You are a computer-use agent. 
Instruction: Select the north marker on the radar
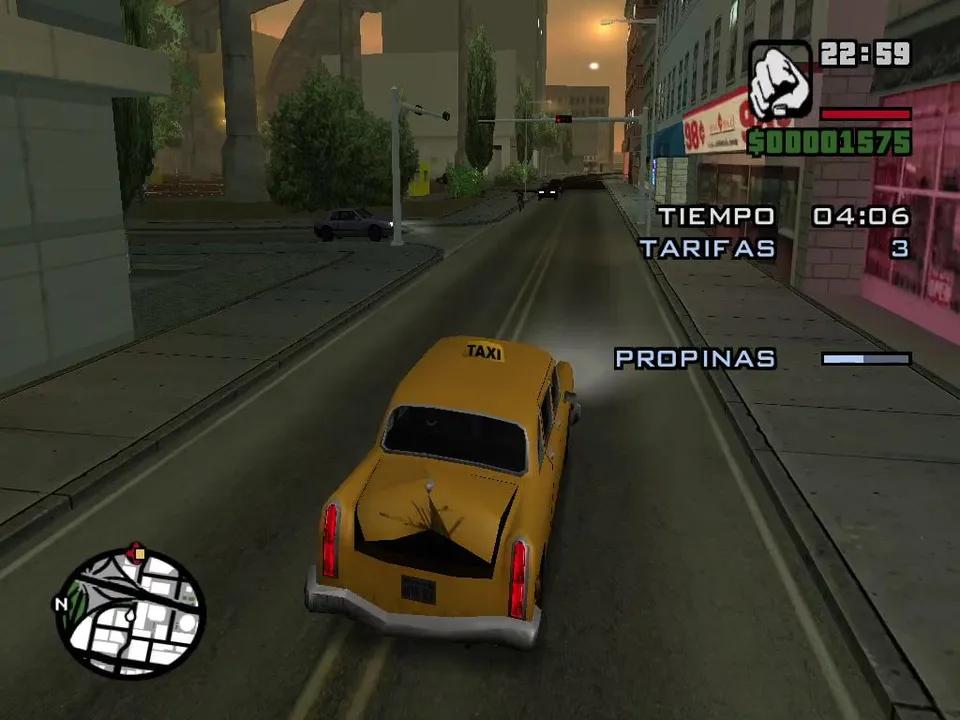(x=61, y=604)
